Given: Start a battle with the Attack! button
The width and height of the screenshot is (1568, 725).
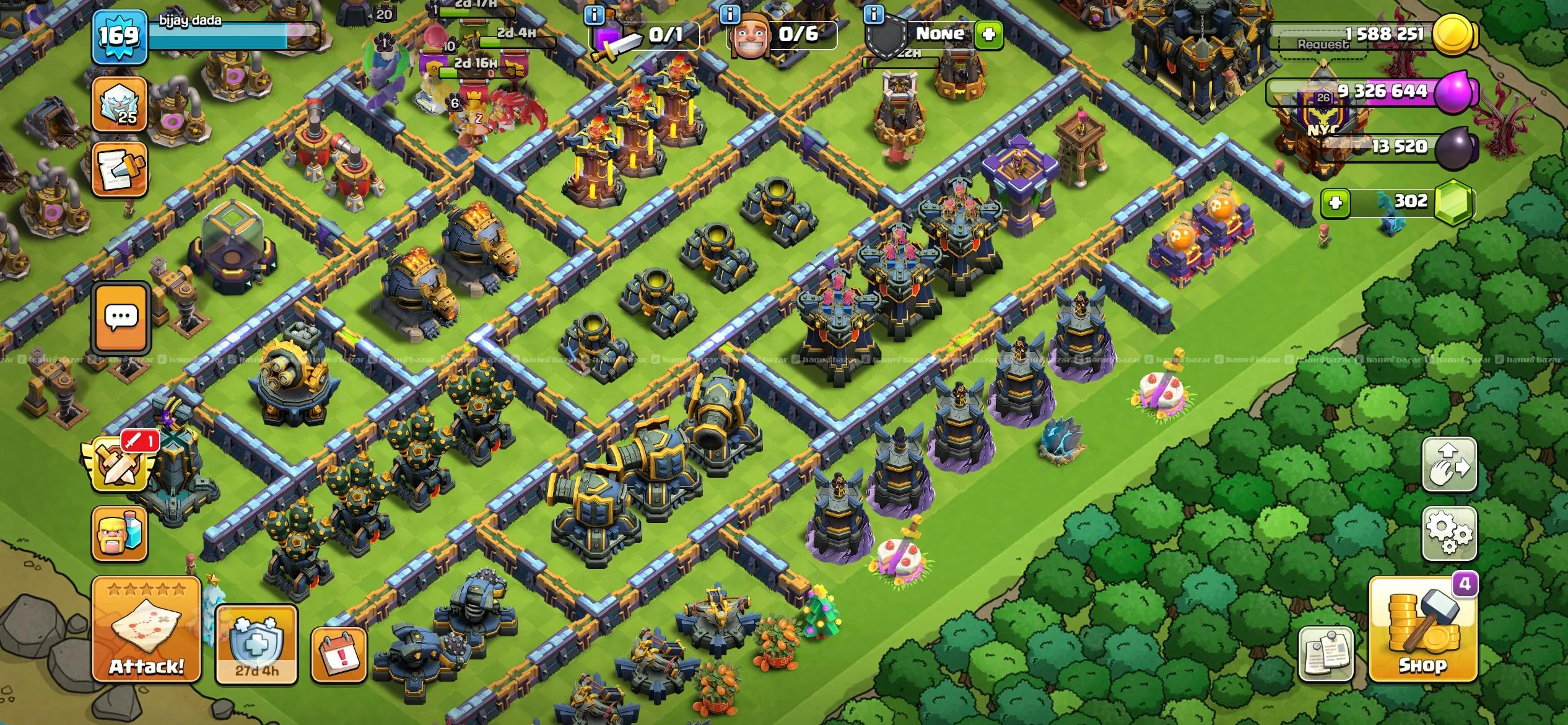Looking at the screenshot, I should click(x=147, y=629).
